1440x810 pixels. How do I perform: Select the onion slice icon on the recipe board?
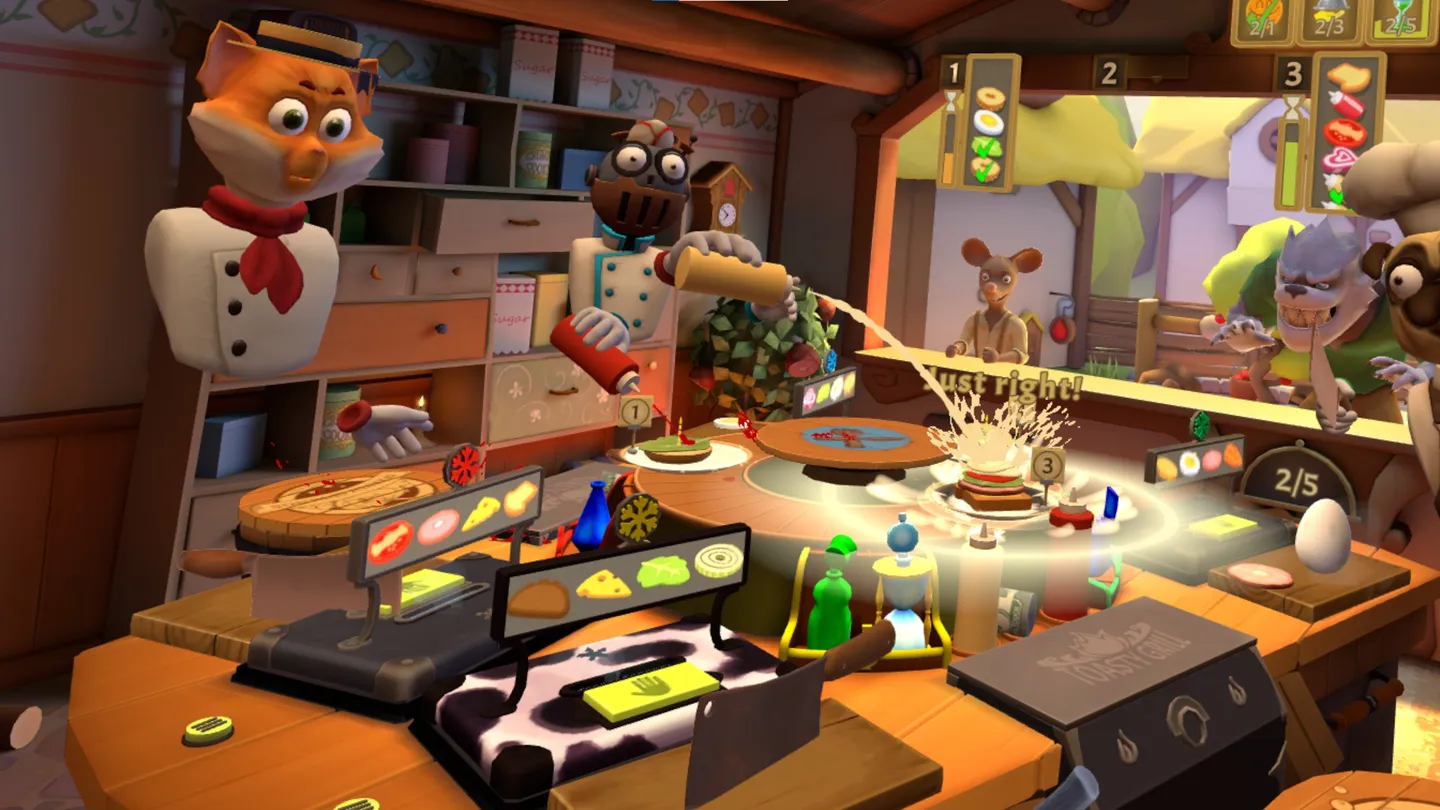(x=716, y=559)
